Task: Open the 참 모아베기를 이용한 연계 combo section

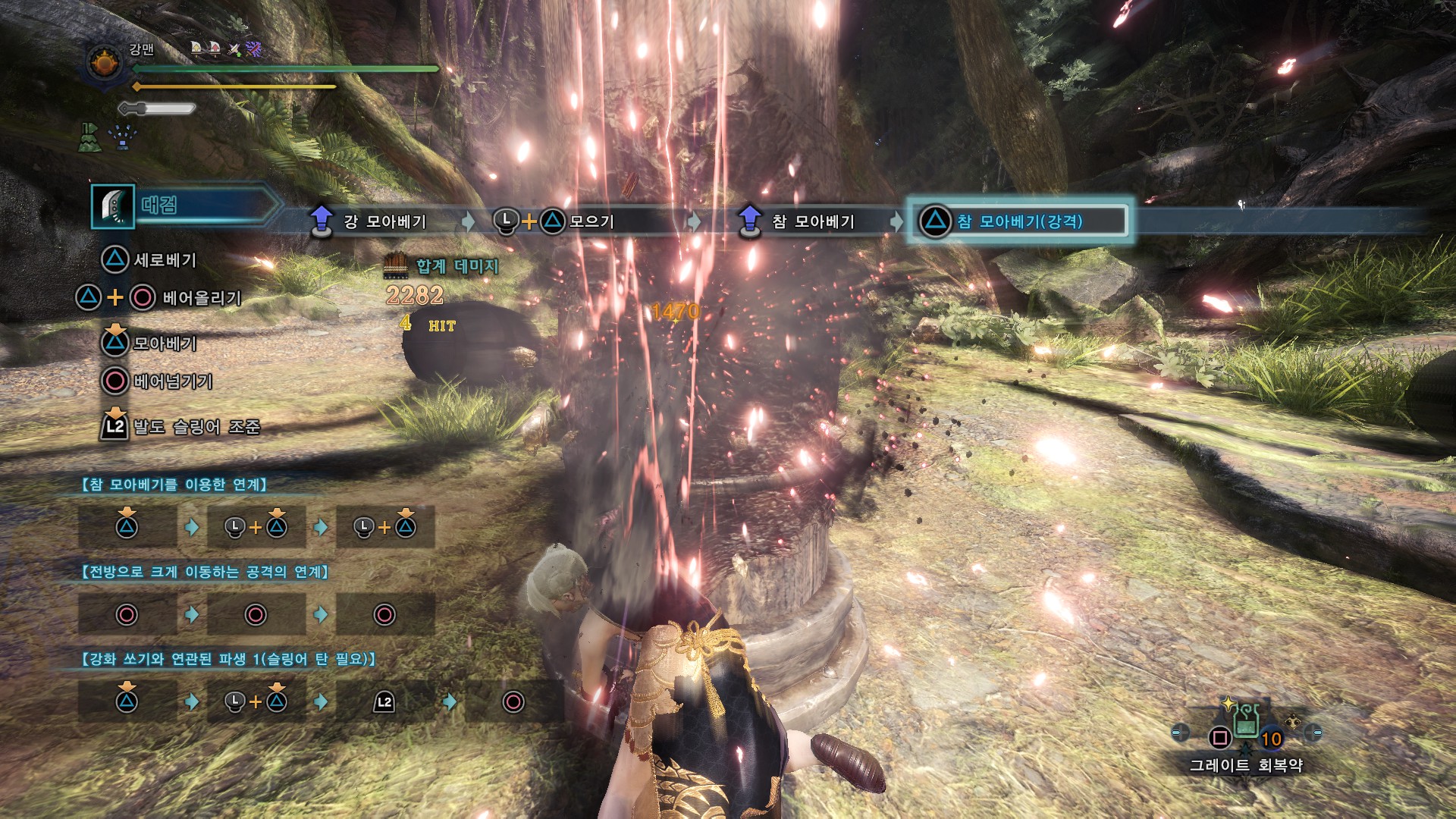Action: 174,485
